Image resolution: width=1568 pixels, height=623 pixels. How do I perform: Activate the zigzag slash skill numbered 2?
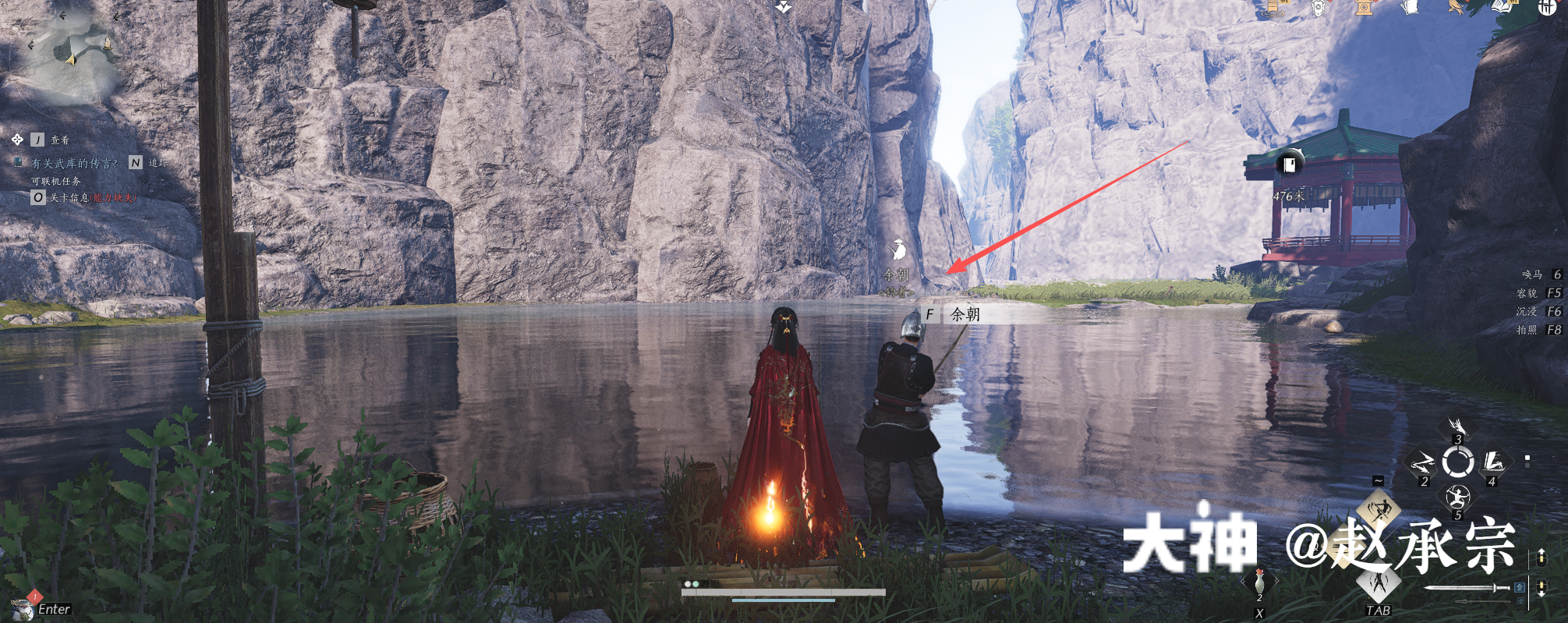(x=1422, y=465)
